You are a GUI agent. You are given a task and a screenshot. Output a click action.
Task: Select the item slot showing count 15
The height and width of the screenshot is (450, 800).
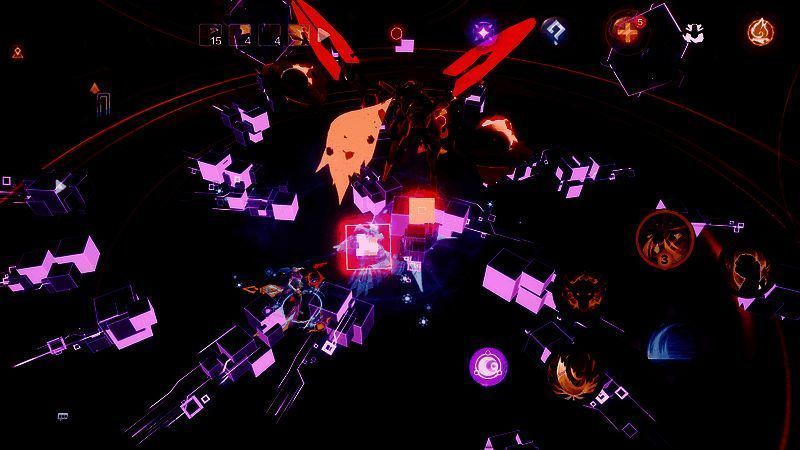click(212, 36)
